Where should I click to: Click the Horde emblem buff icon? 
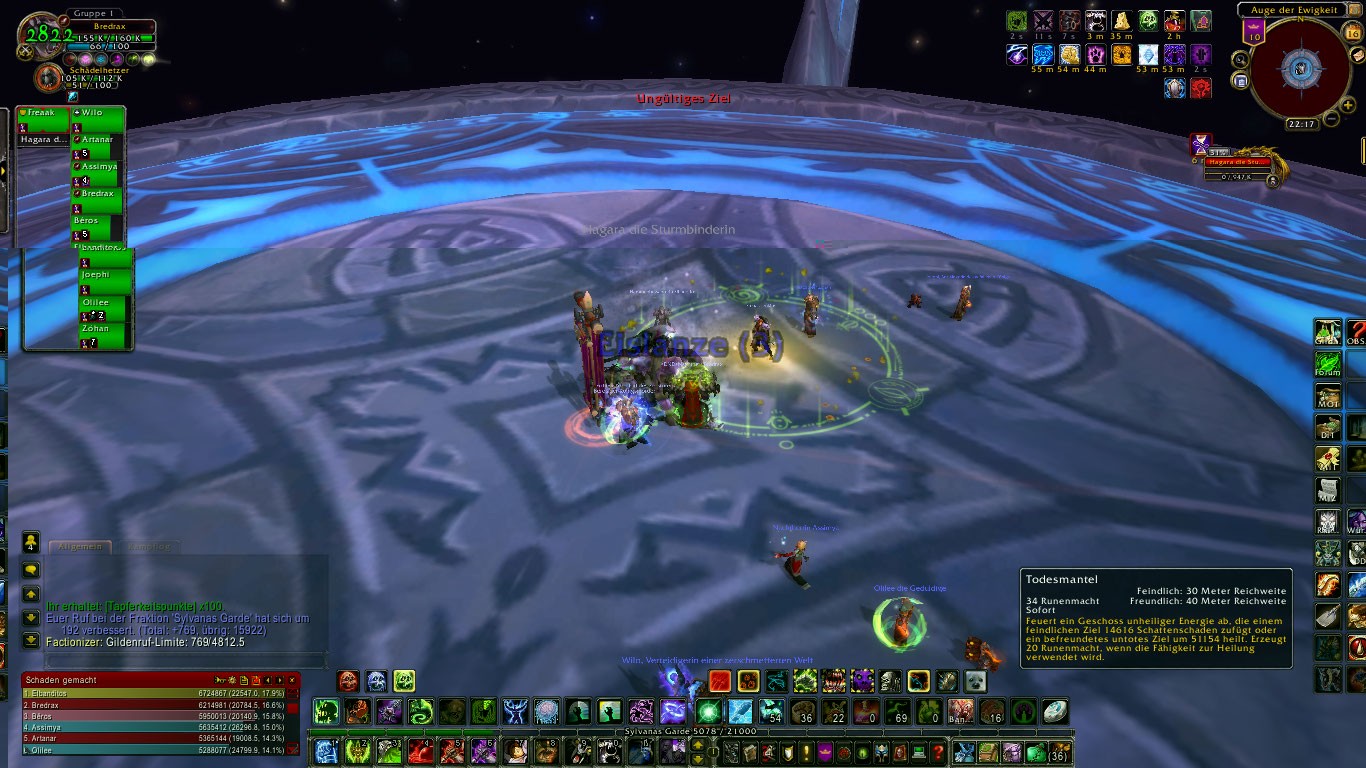[x=1200, y=88]
